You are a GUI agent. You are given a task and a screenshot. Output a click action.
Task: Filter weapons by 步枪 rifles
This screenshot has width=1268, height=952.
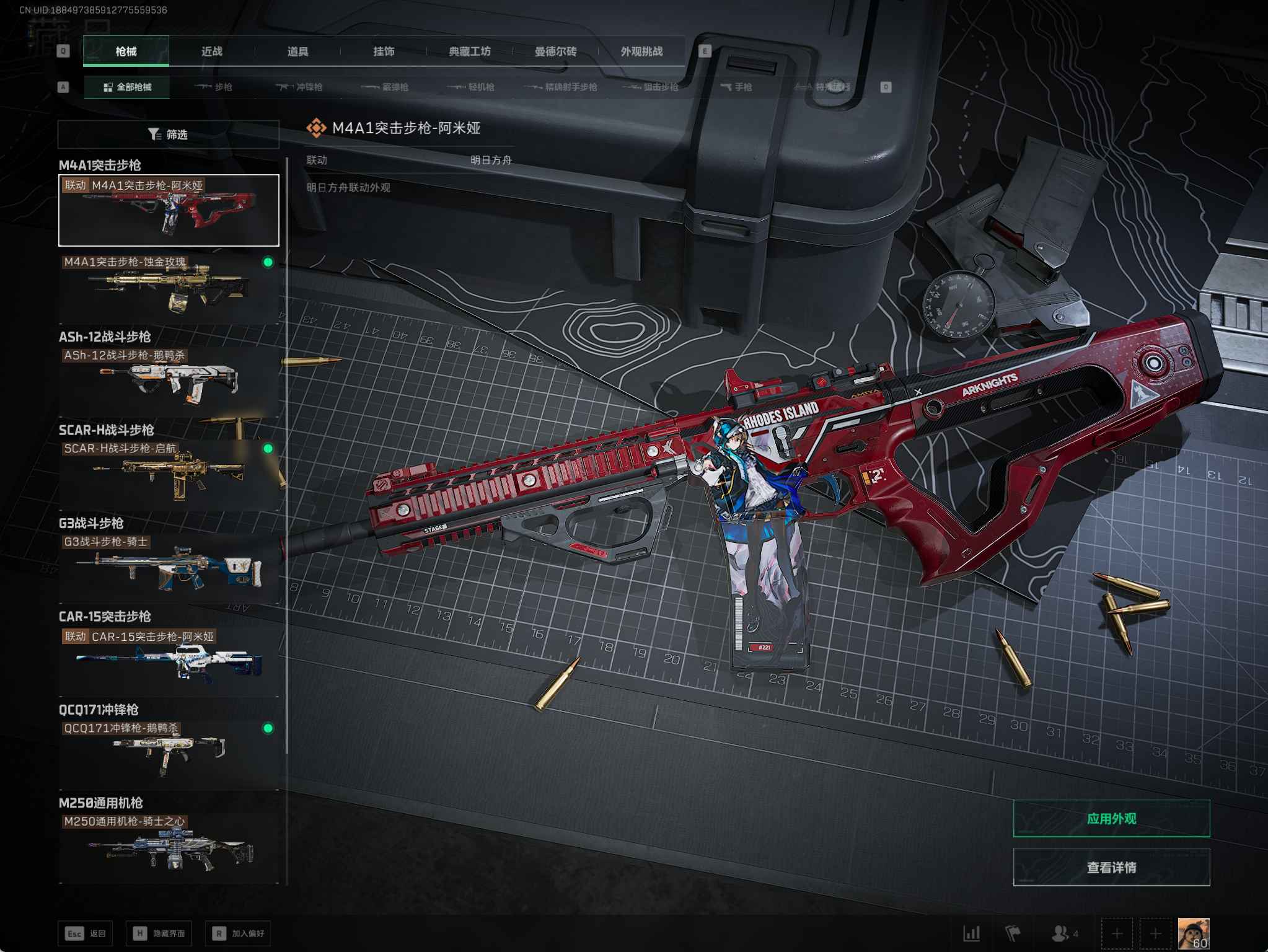(214, 87)
